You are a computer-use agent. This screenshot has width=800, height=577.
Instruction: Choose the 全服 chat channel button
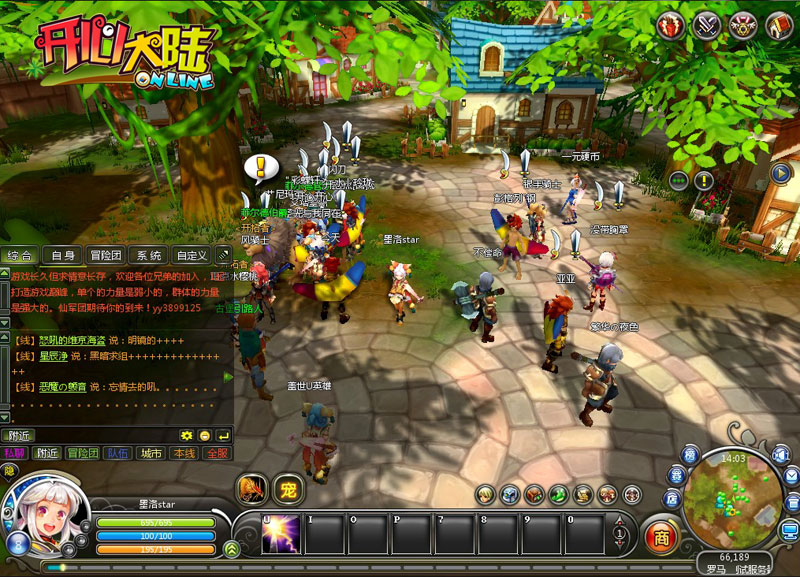pyautogui.click(x=216, y=453)
